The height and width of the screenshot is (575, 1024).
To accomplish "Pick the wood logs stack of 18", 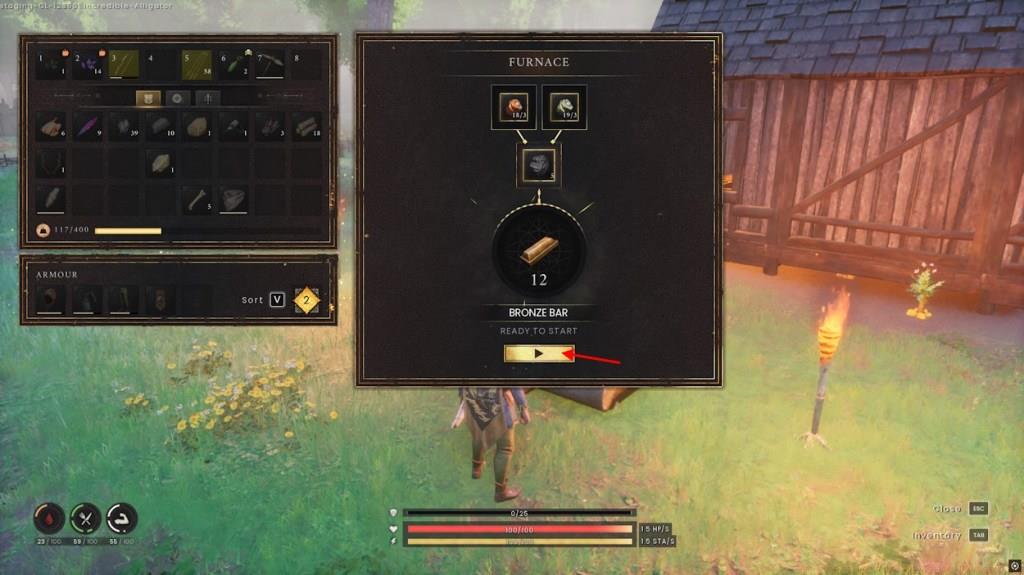I will click(306, 126).
